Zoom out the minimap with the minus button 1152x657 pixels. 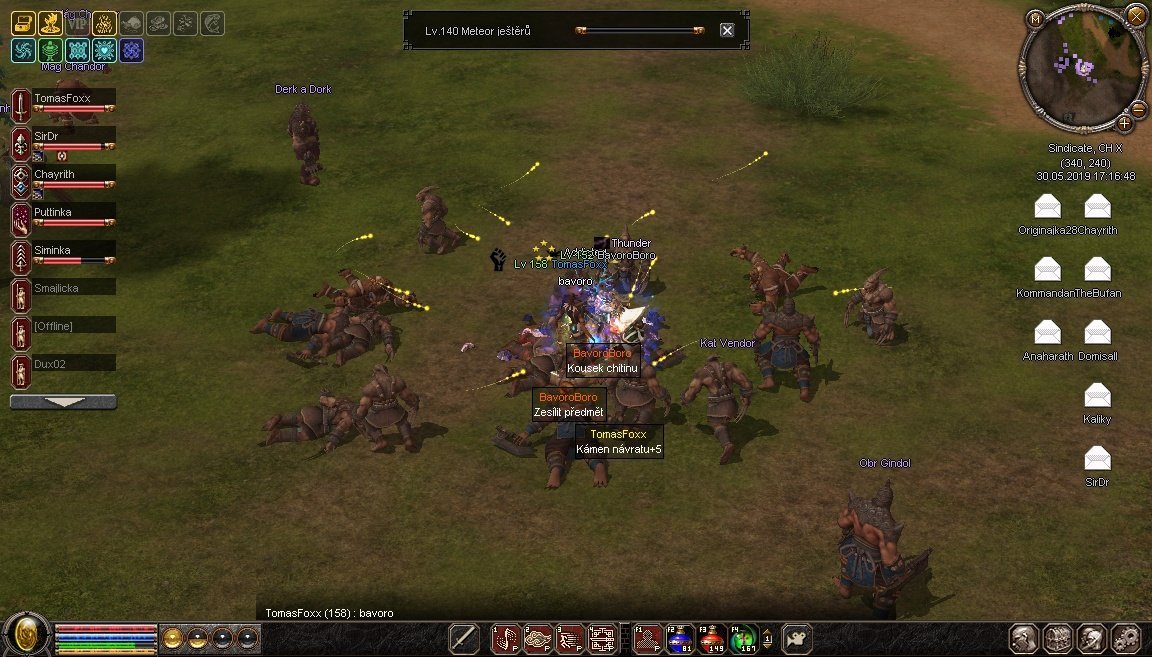[1138, 109]
